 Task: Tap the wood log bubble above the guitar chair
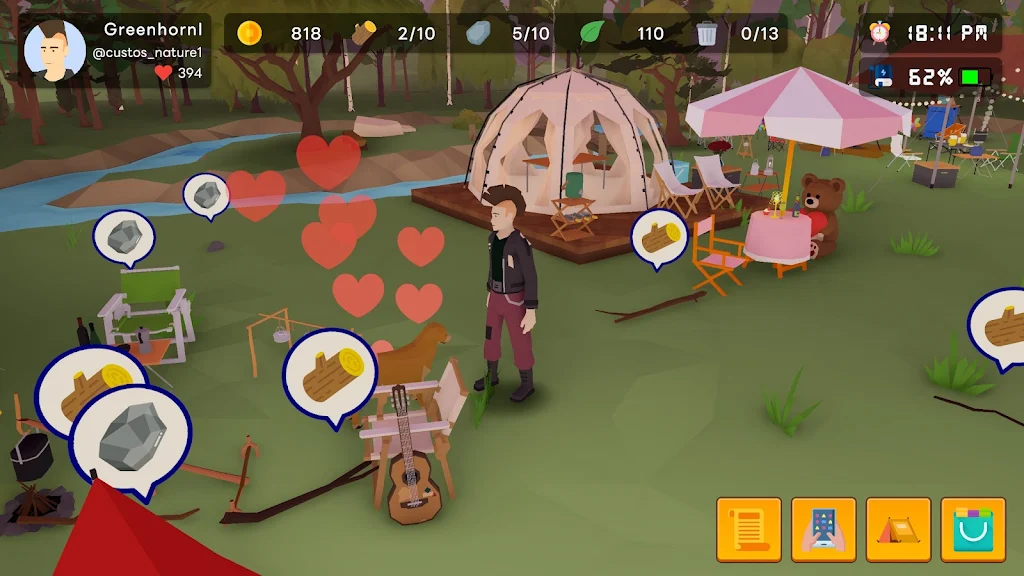[330, 377]
